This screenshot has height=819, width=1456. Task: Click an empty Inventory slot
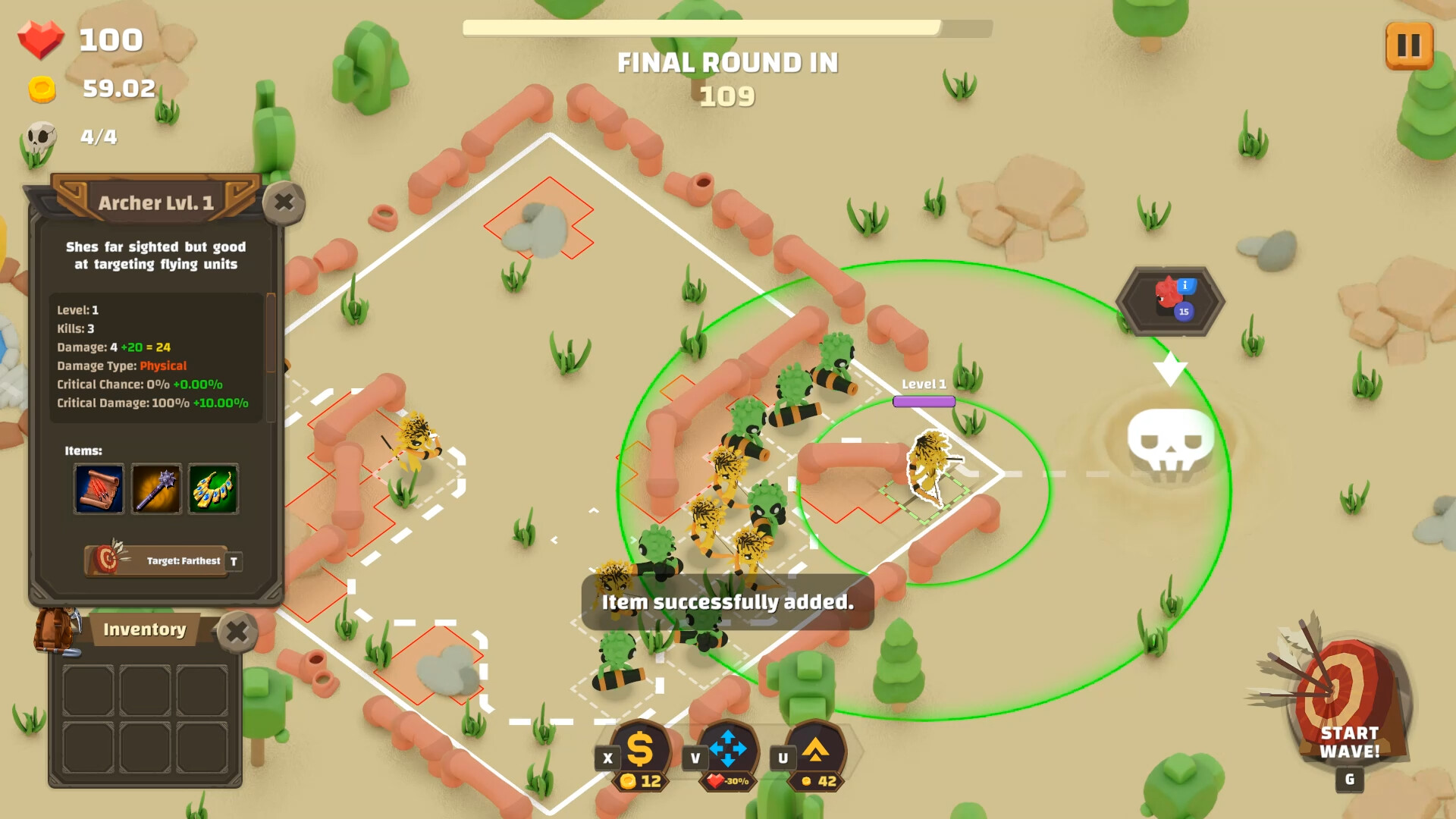coord(88,692)
